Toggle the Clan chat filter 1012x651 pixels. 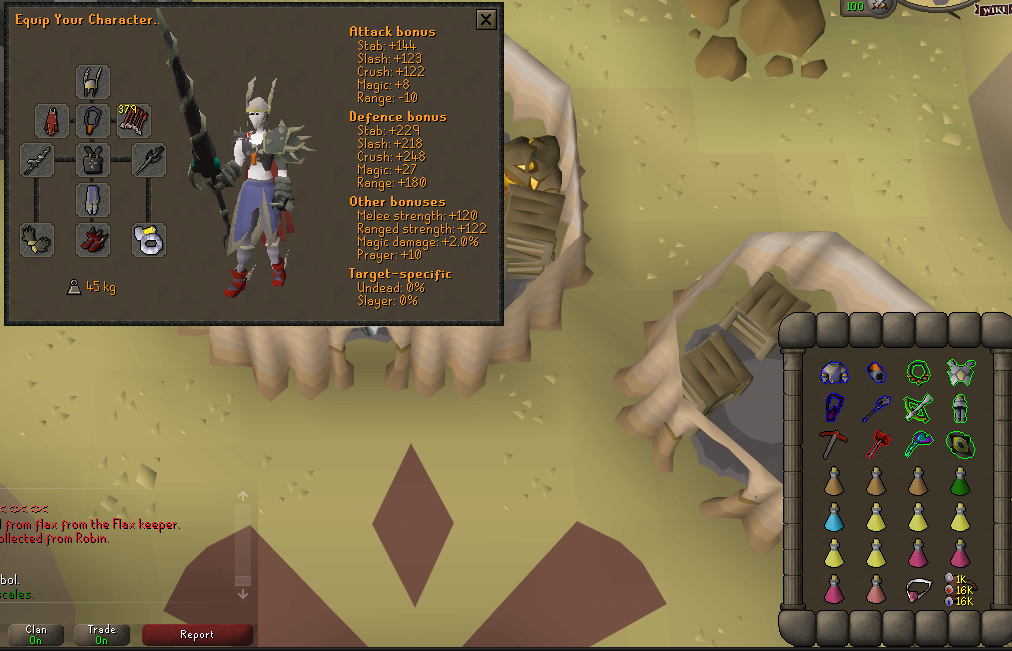point(36,635)
